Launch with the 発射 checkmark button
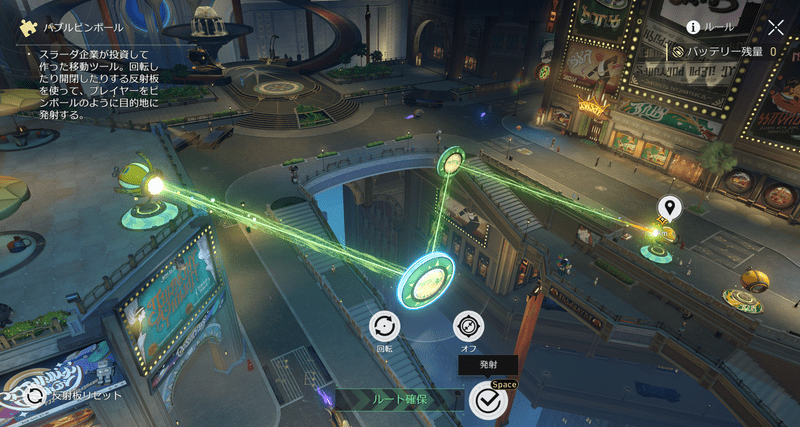Image resolution: width=800 pixels, height=427 pixels. tap(488, 400)
